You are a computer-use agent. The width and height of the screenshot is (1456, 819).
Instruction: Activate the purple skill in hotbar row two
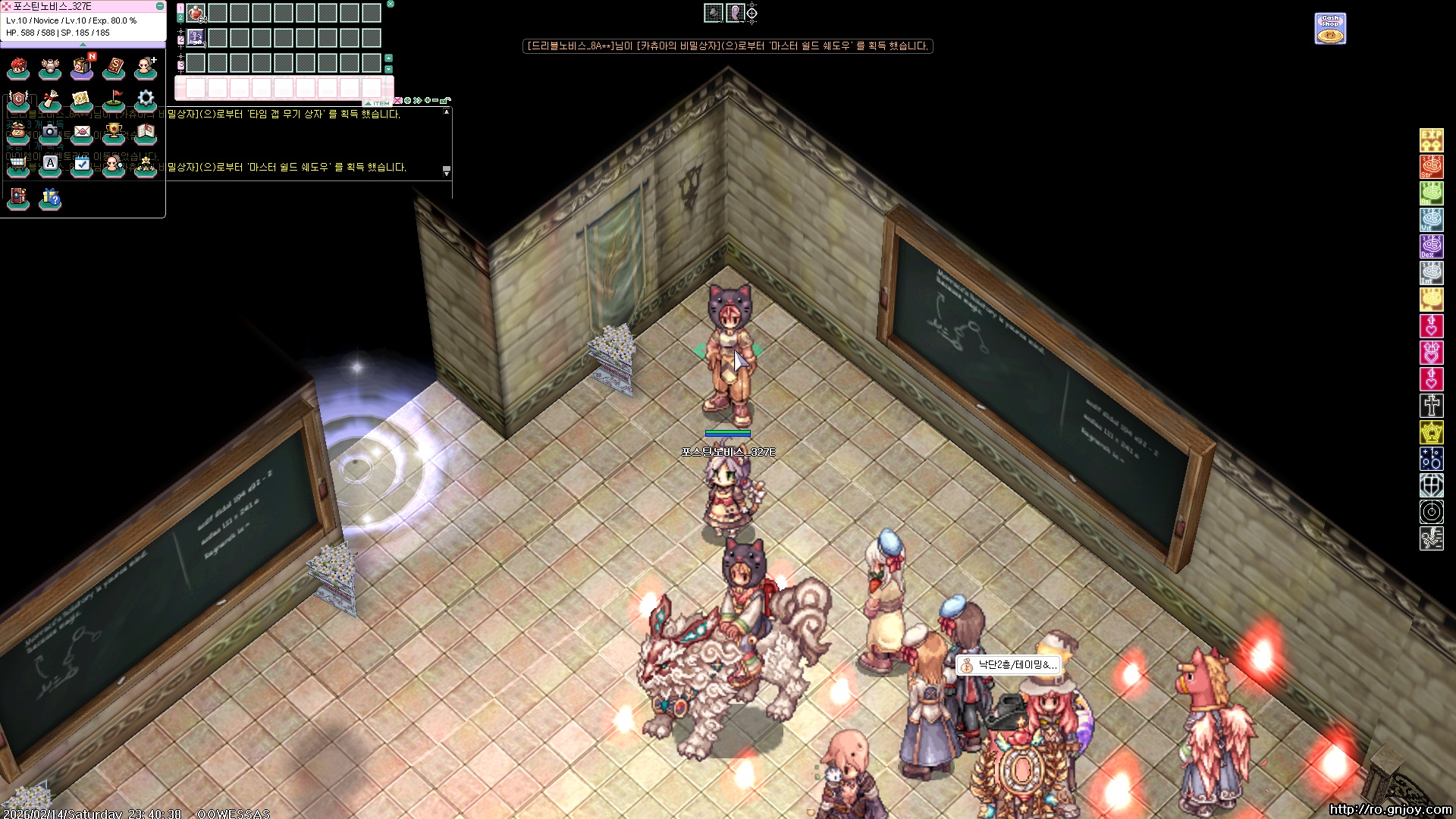pos(196,37)
